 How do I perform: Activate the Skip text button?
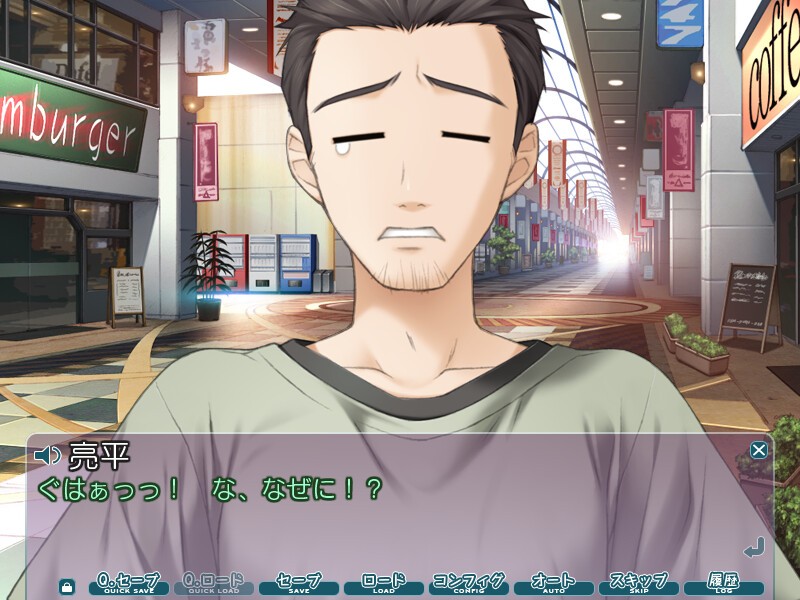pyautogui.click(x=638, y=584)
